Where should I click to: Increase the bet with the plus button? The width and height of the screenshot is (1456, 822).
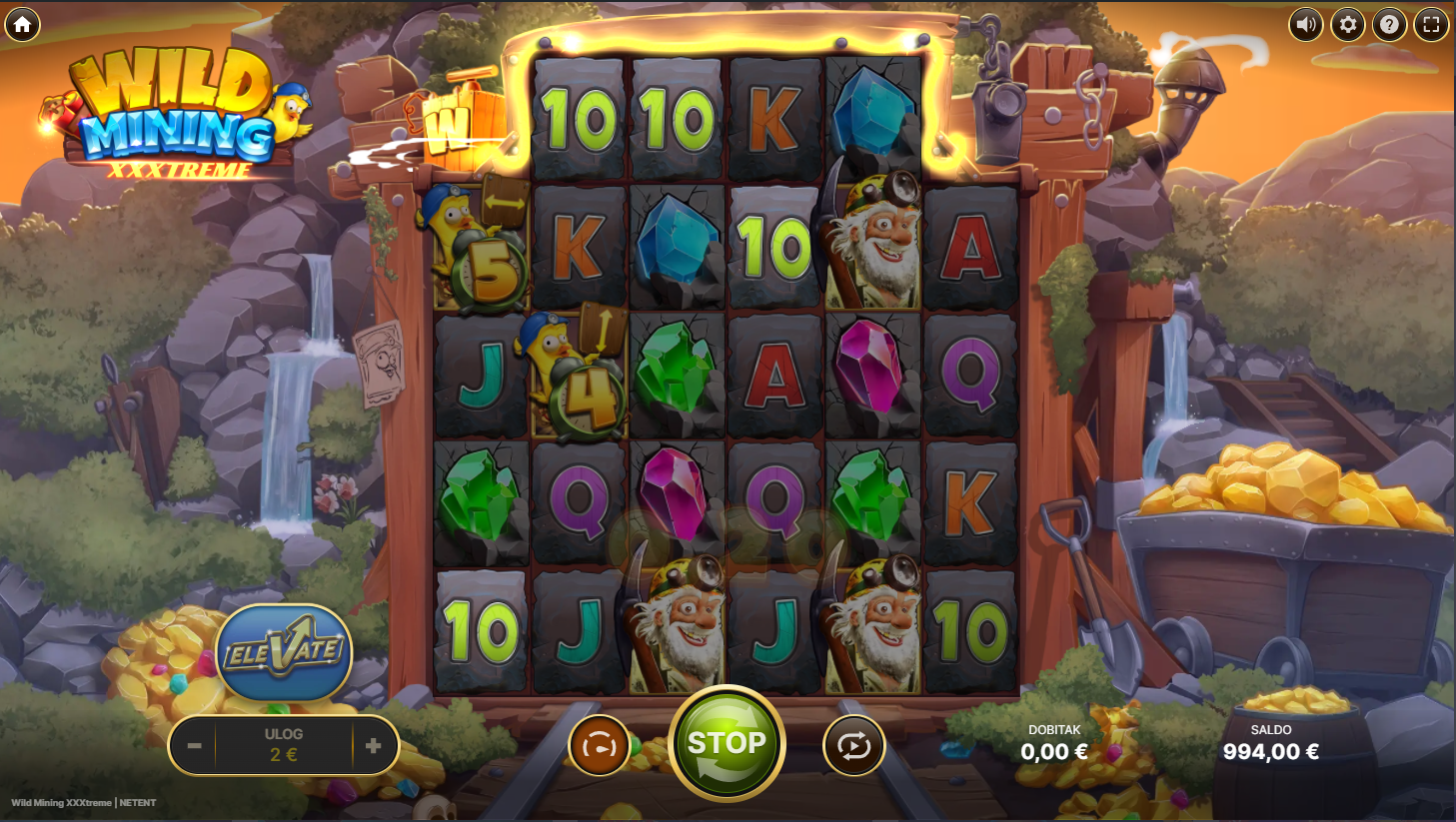tap(374, 746)
